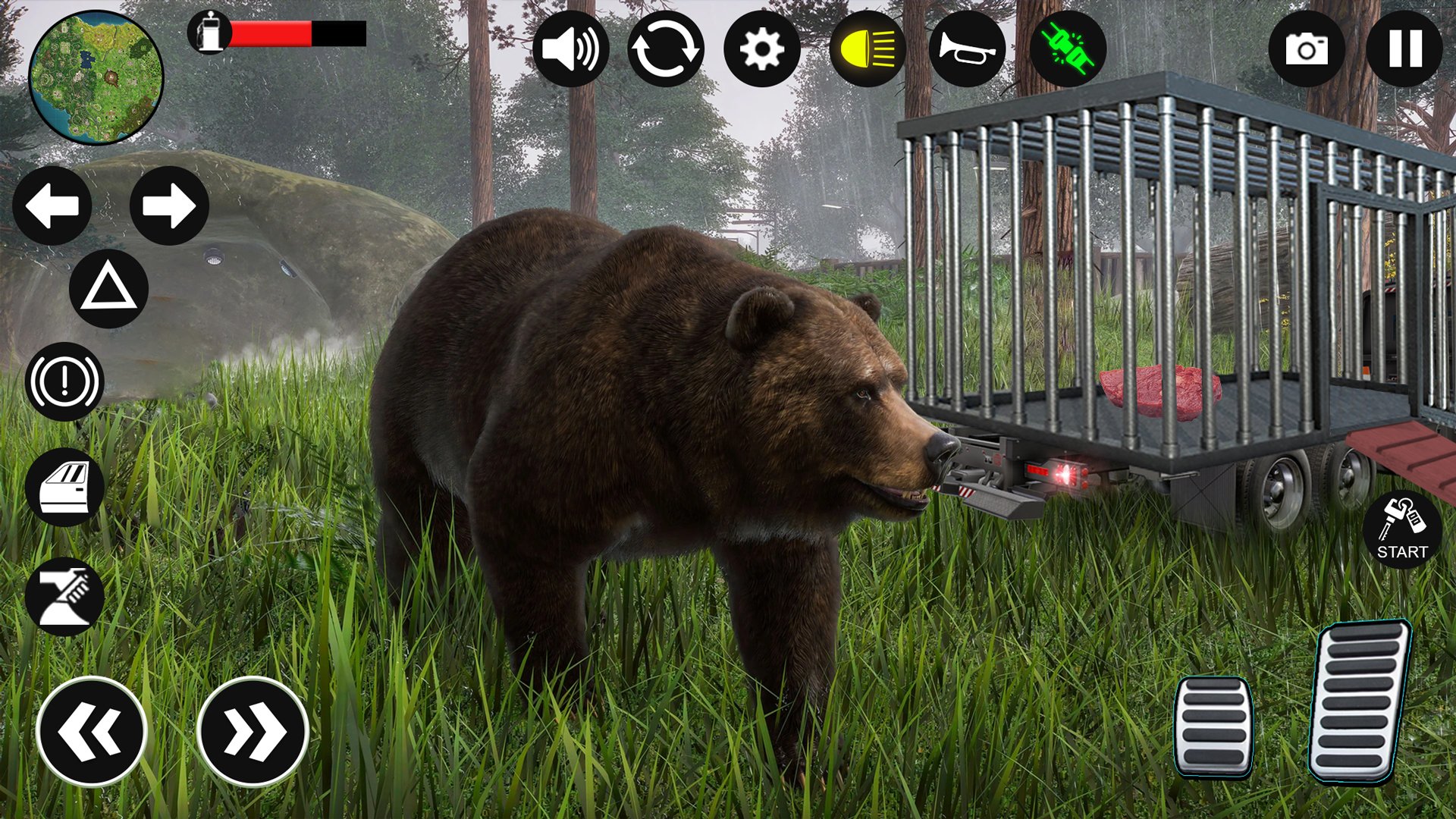Pause the game

point(1404,49)
